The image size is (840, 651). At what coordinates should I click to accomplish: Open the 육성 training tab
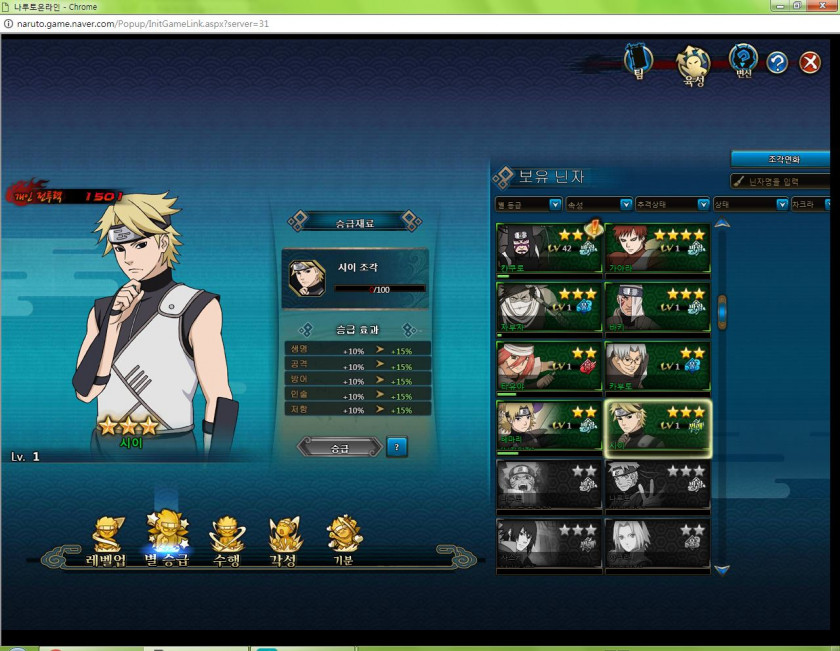click(x=693, y=65)
